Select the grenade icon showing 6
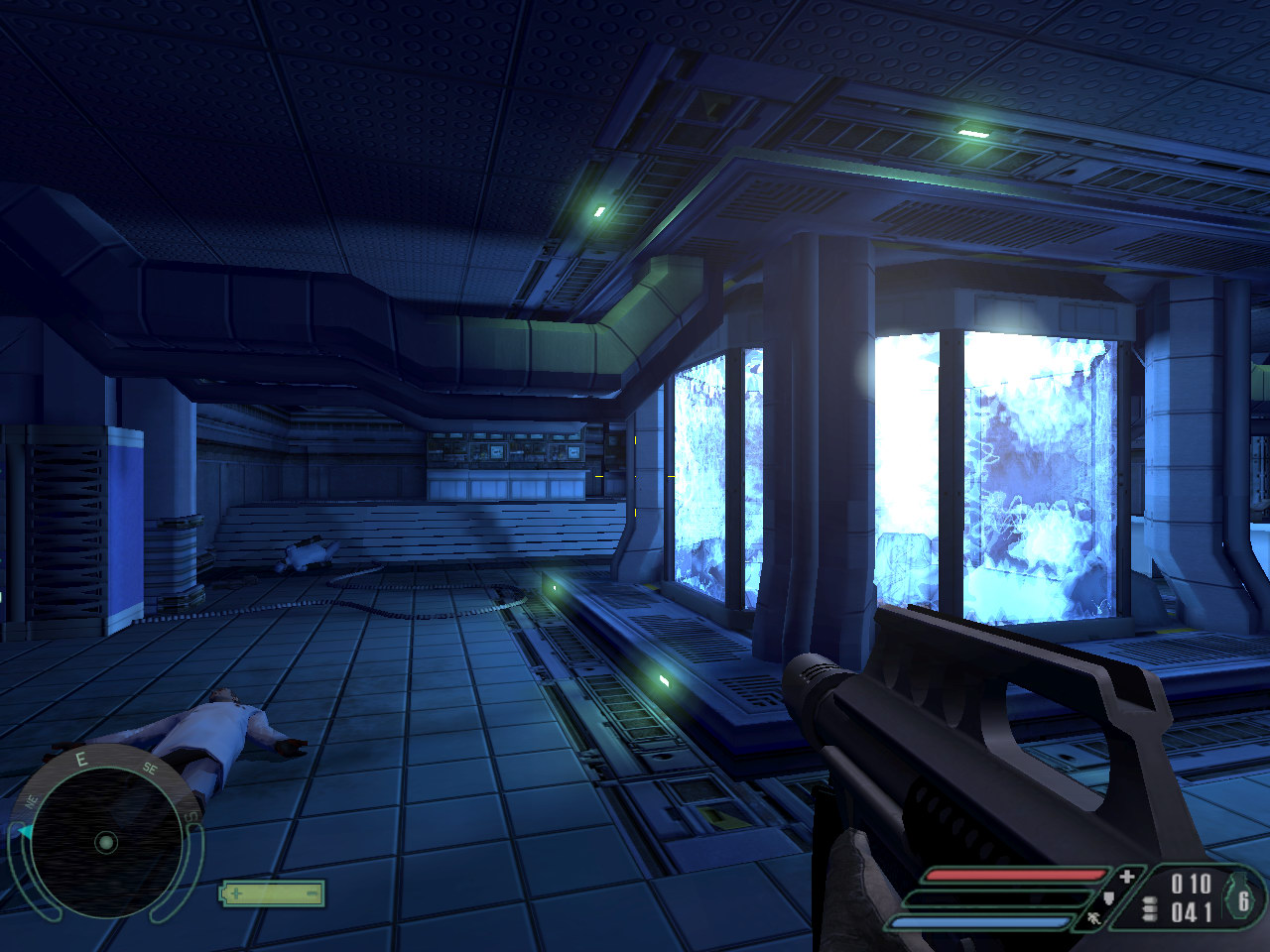 click(x=1243, y=897)
